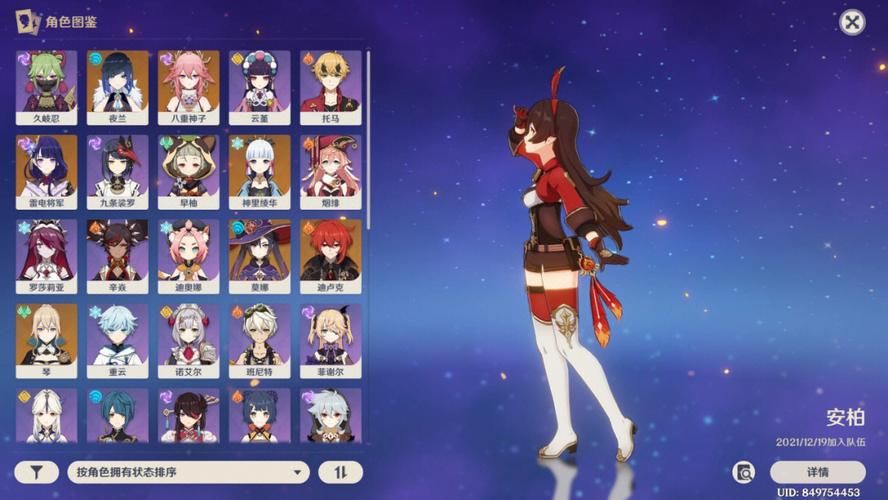Open 详情 details for 安柏
The height and width of the screenshot is (500, 888).
(x=817, y=472)
